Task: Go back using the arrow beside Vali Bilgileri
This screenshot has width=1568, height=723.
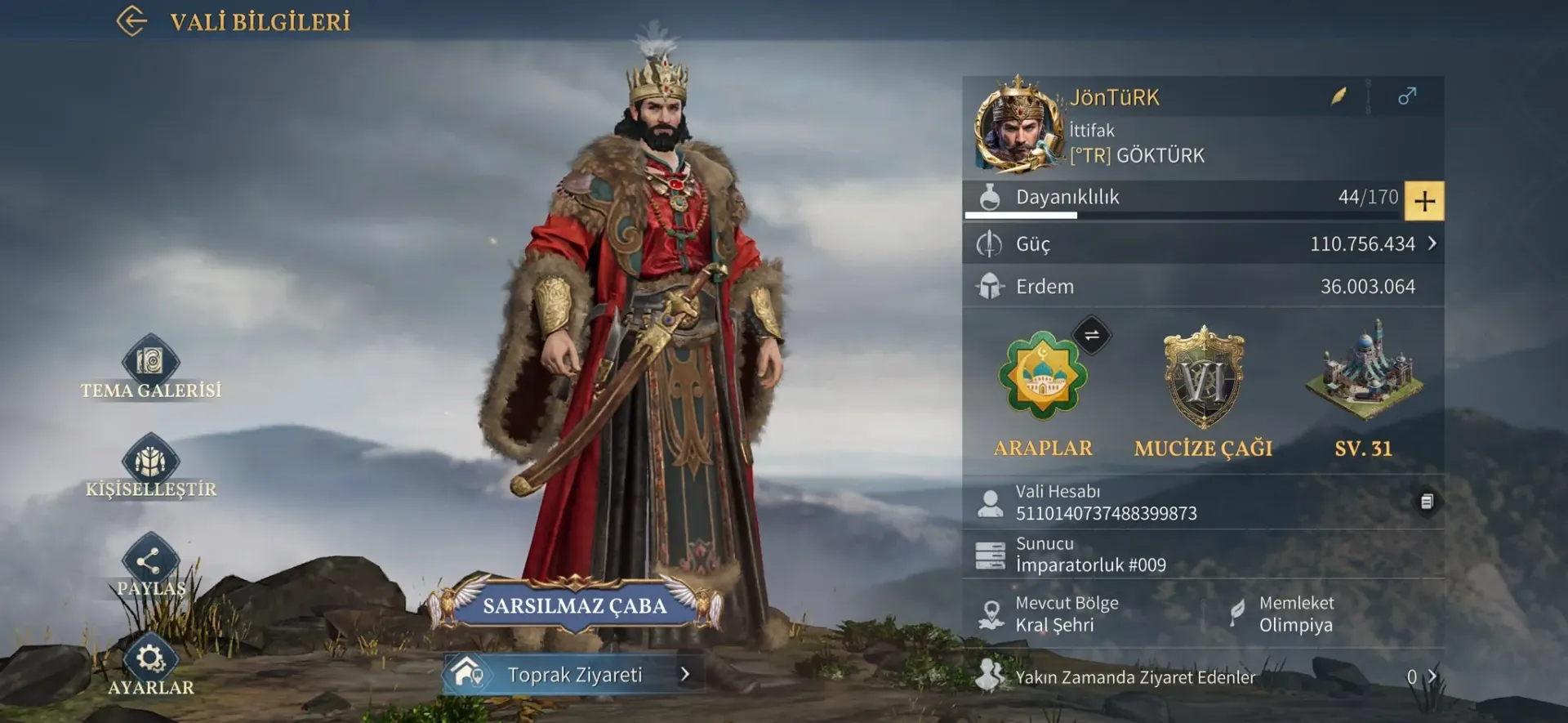Action: coord(132,21)
